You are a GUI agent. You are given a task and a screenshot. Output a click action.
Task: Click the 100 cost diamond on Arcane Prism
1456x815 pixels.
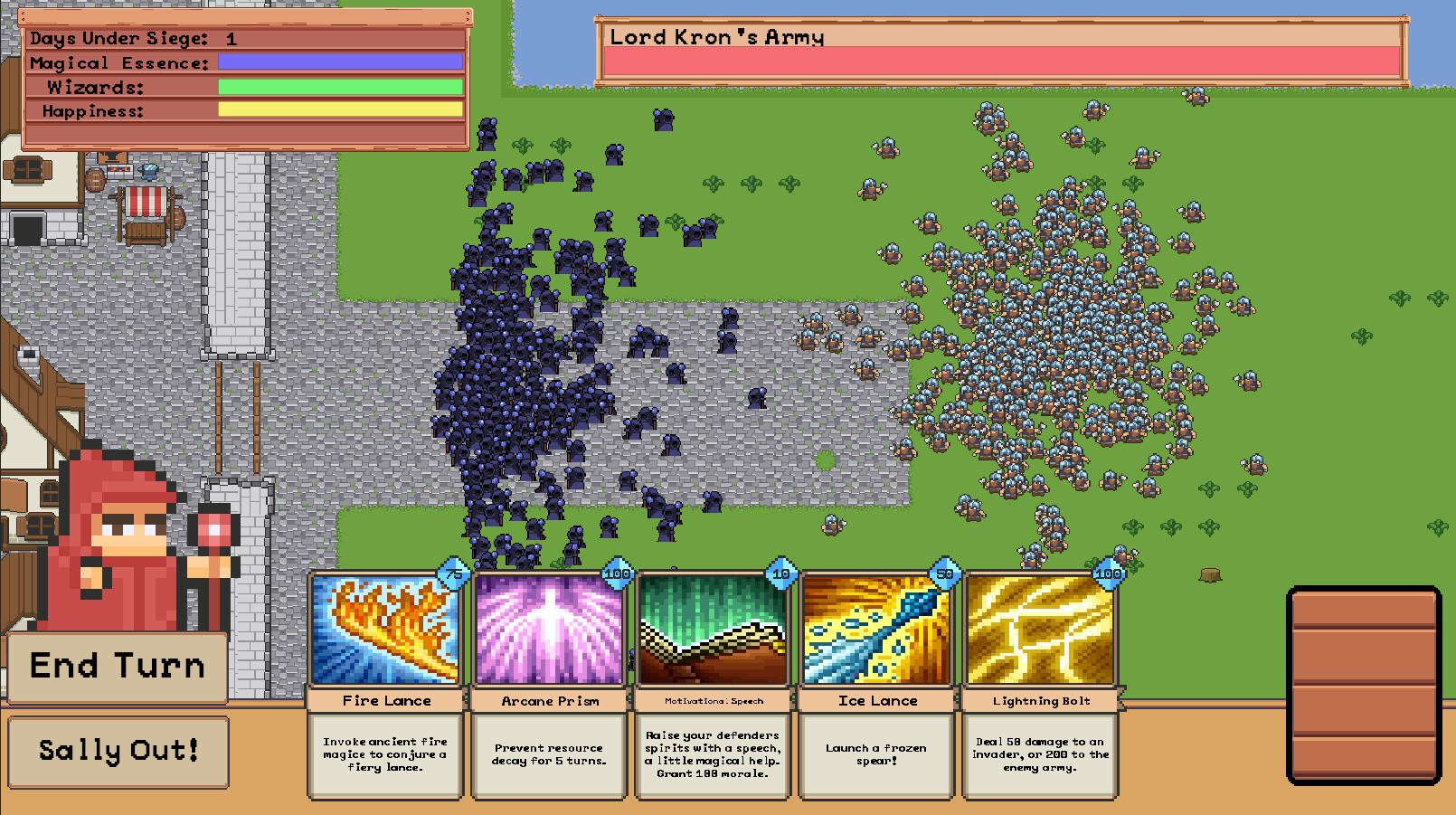pos(616,573)
